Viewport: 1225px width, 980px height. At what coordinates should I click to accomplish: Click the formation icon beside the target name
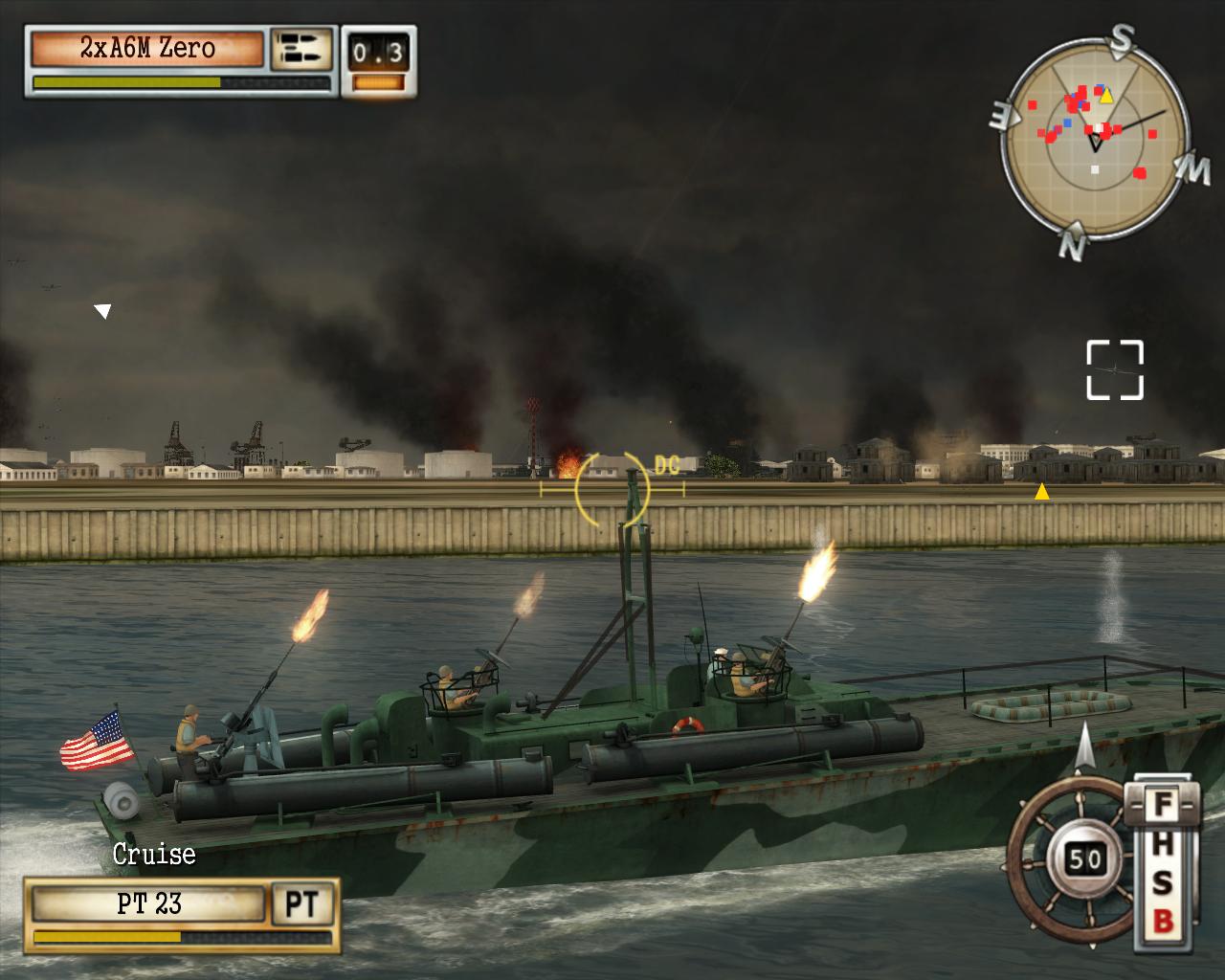tap(301, 50)
